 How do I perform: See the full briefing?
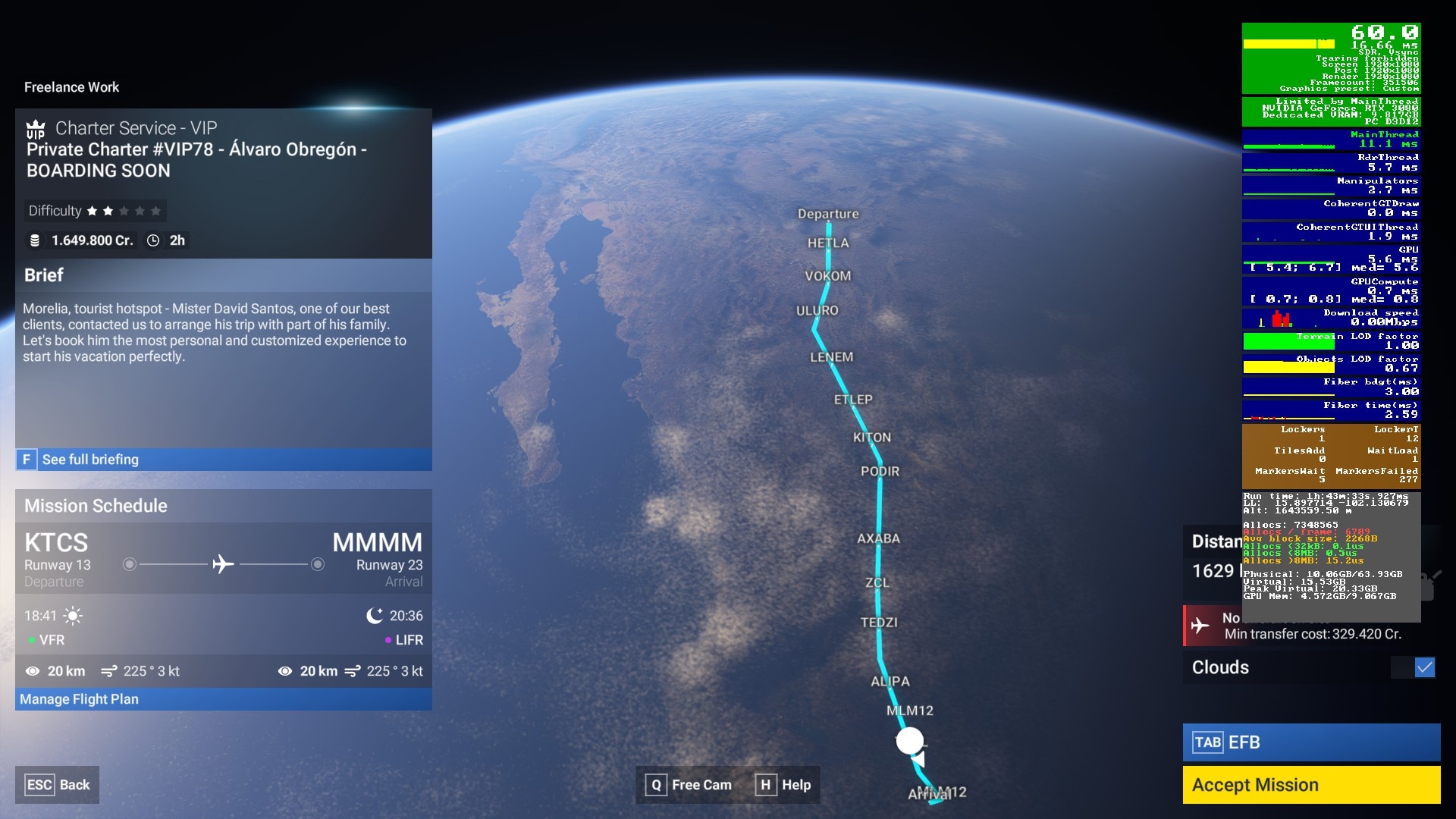(89, 460)
